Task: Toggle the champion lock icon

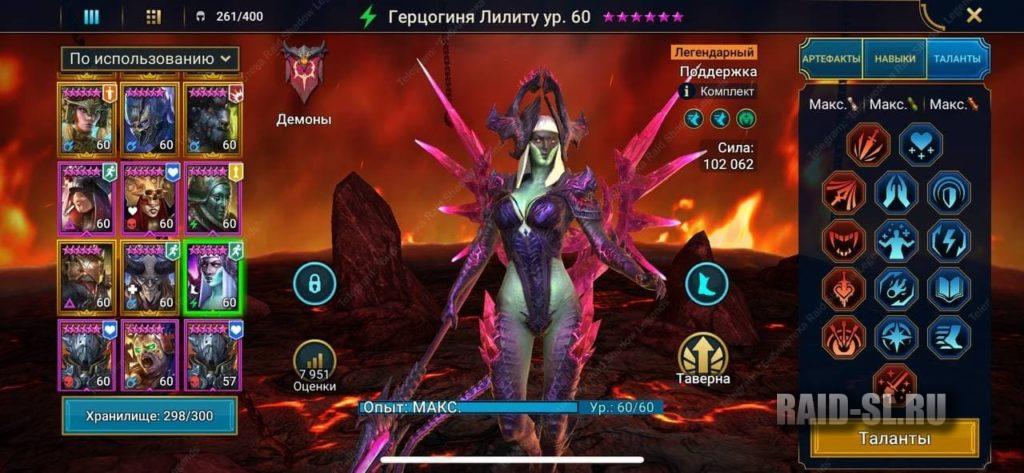Action: pos(314,284)
